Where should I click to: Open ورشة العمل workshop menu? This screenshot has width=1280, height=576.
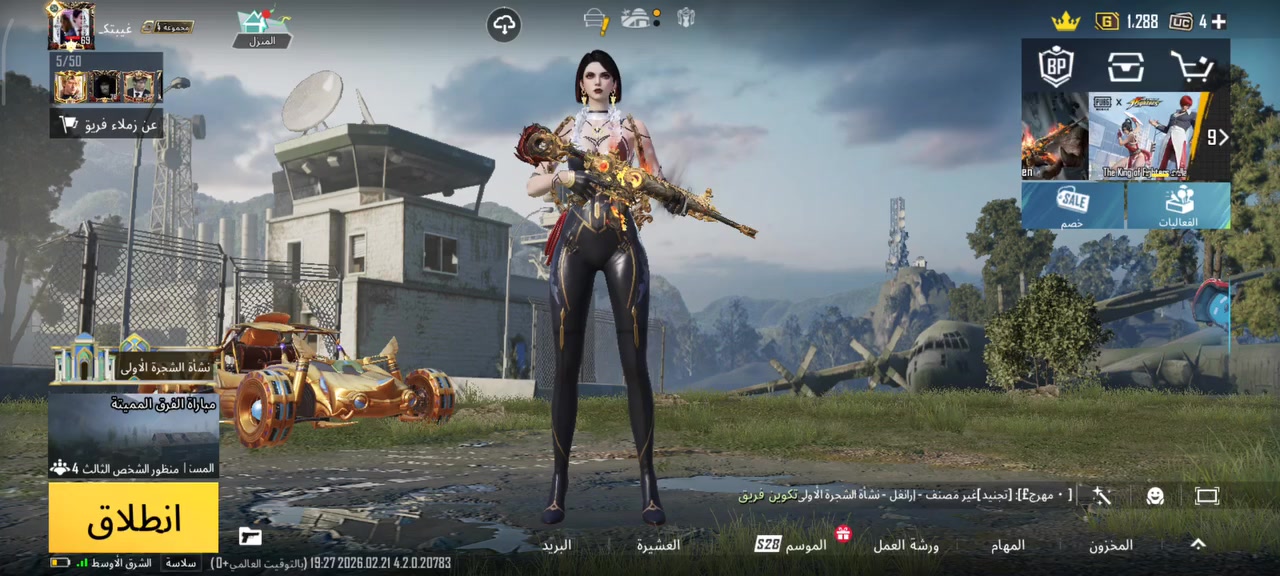click(906, 545)
